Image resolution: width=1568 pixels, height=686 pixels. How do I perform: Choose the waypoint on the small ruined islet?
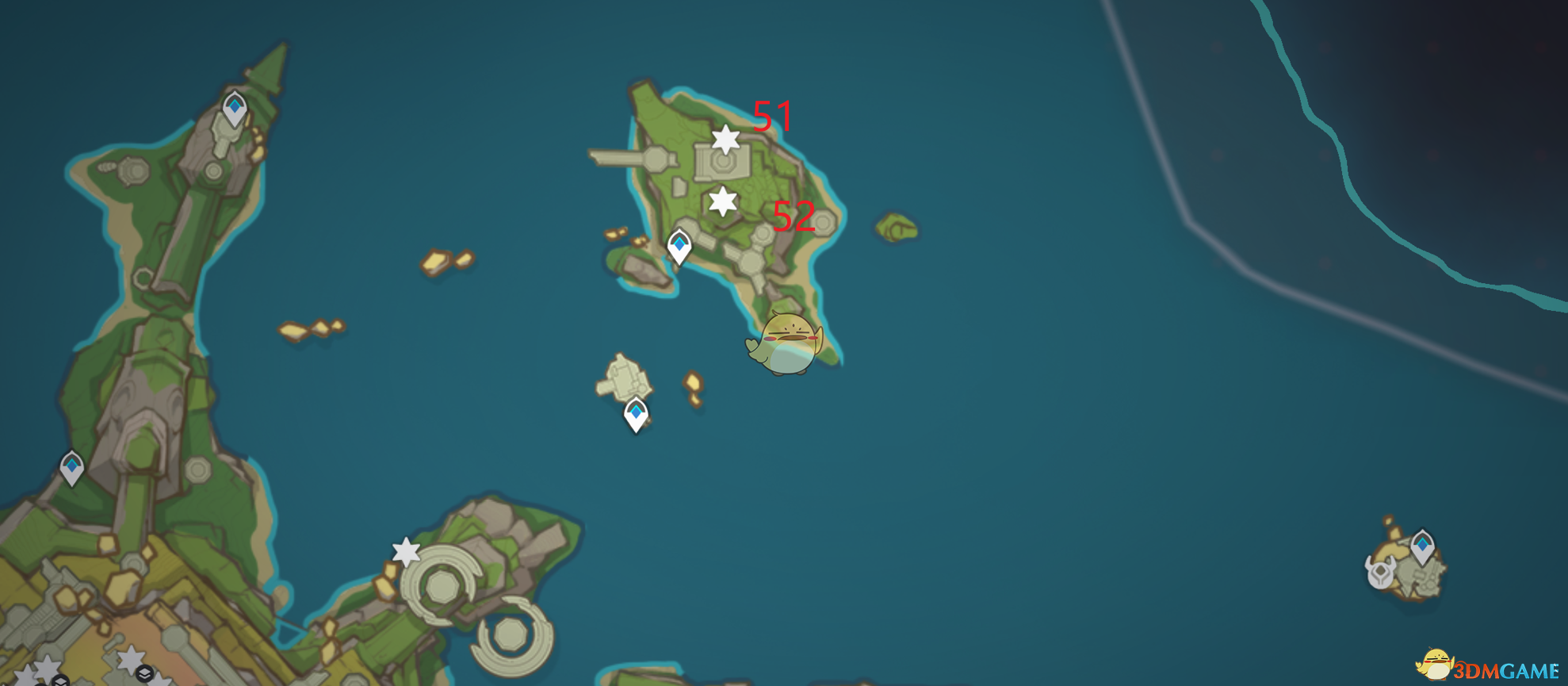tap(636, 414)
